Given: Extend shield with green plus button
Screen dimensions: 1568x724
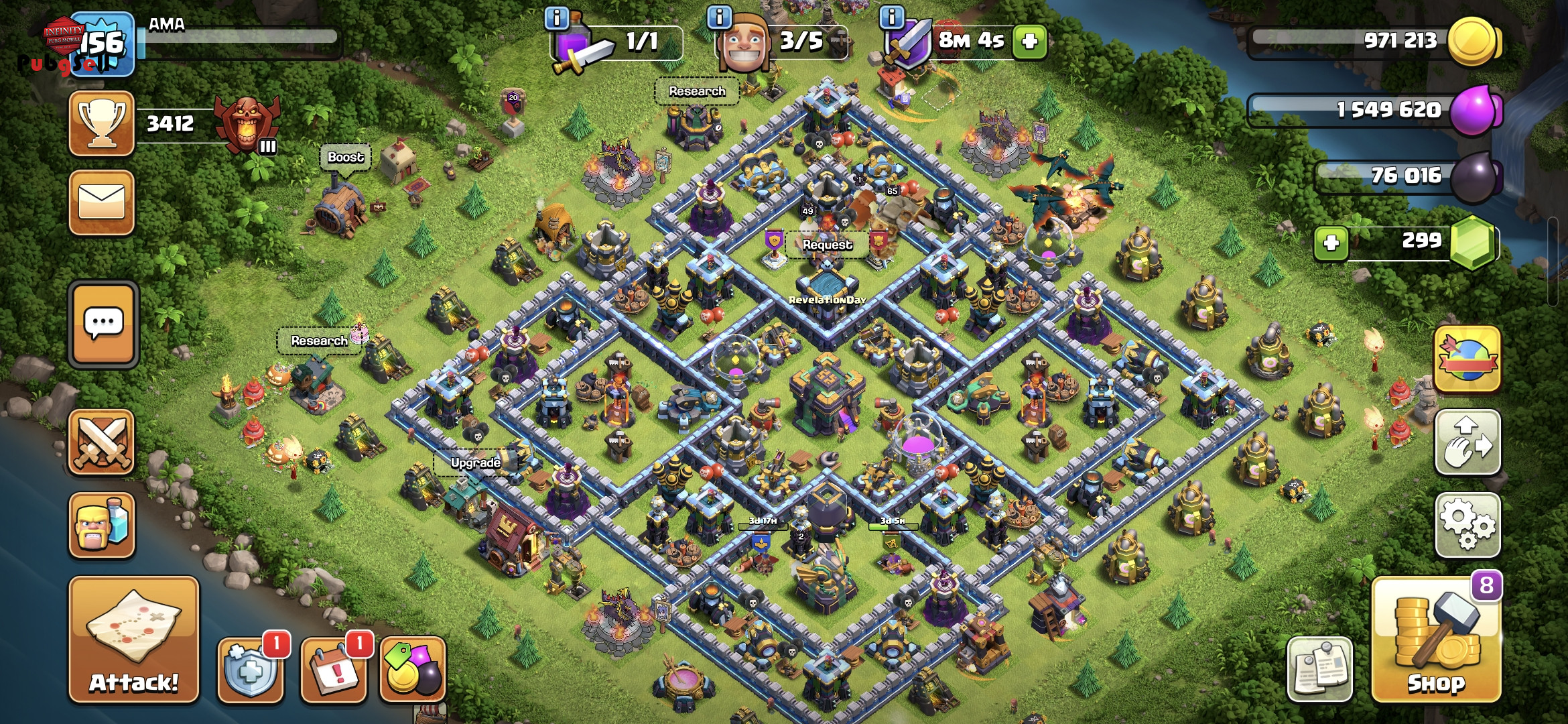Looking at the screenshot, I should (1030, 42).
